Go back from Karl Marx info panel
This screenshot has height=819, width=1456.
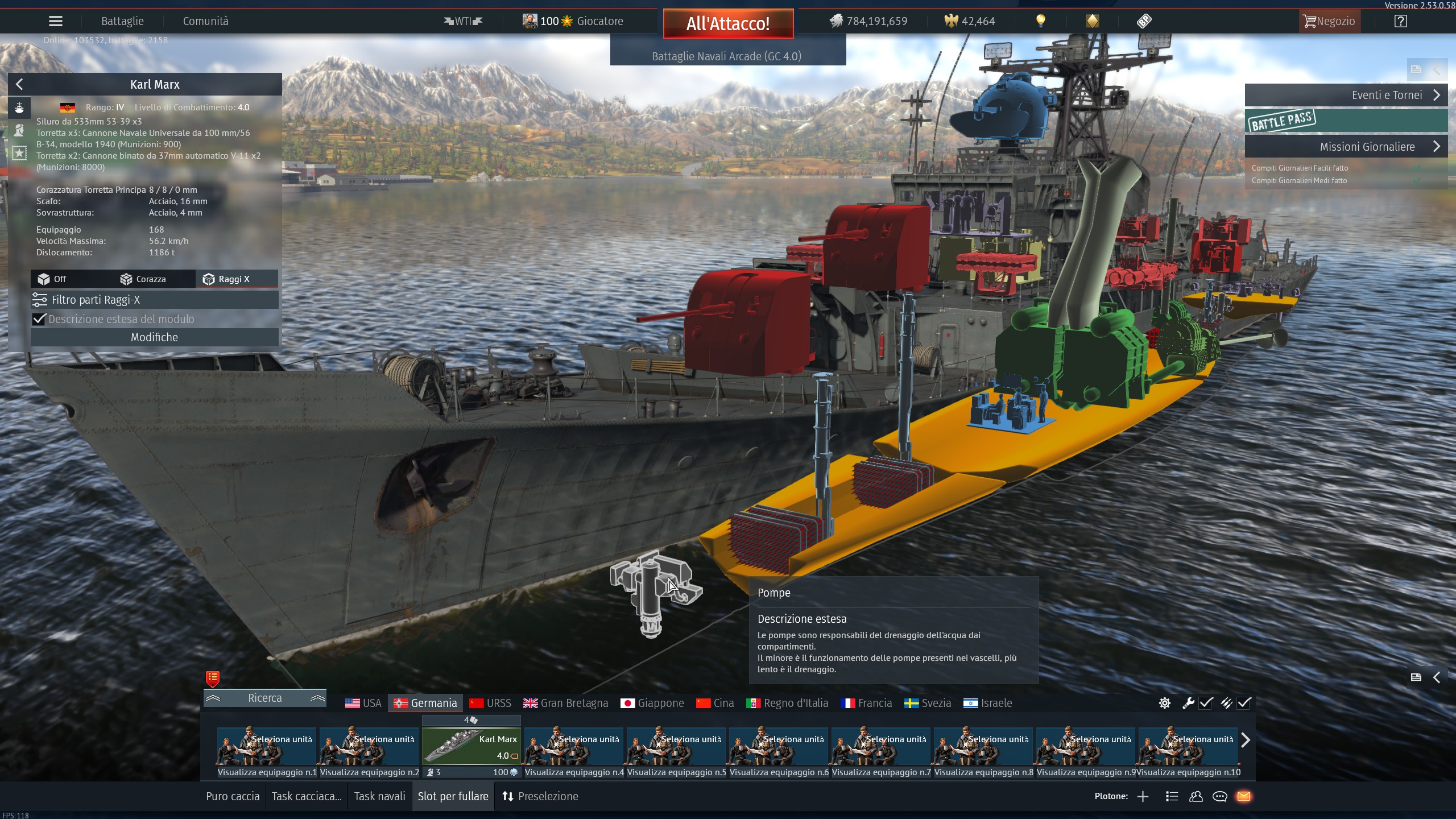pos(19,84)
